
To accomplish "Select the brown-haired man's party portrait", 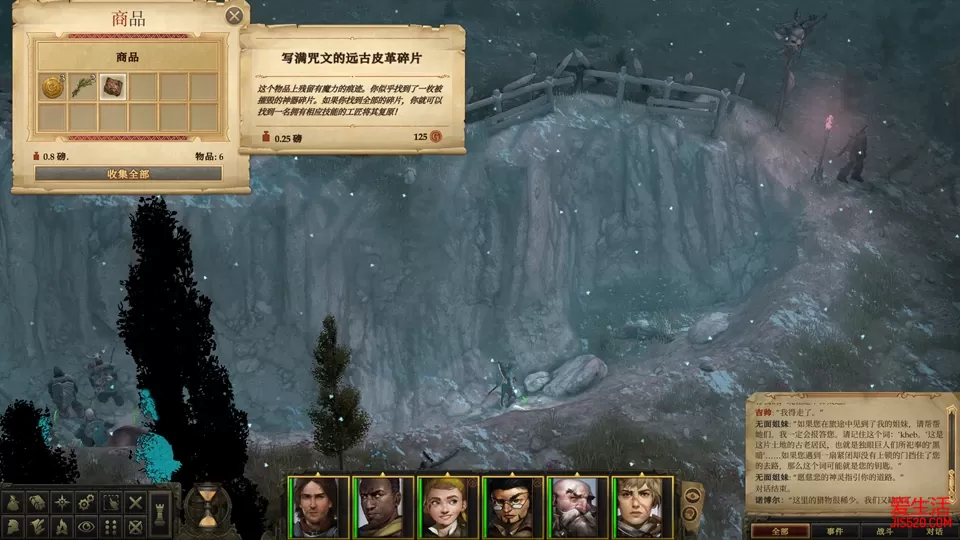I will click(319, 507).
